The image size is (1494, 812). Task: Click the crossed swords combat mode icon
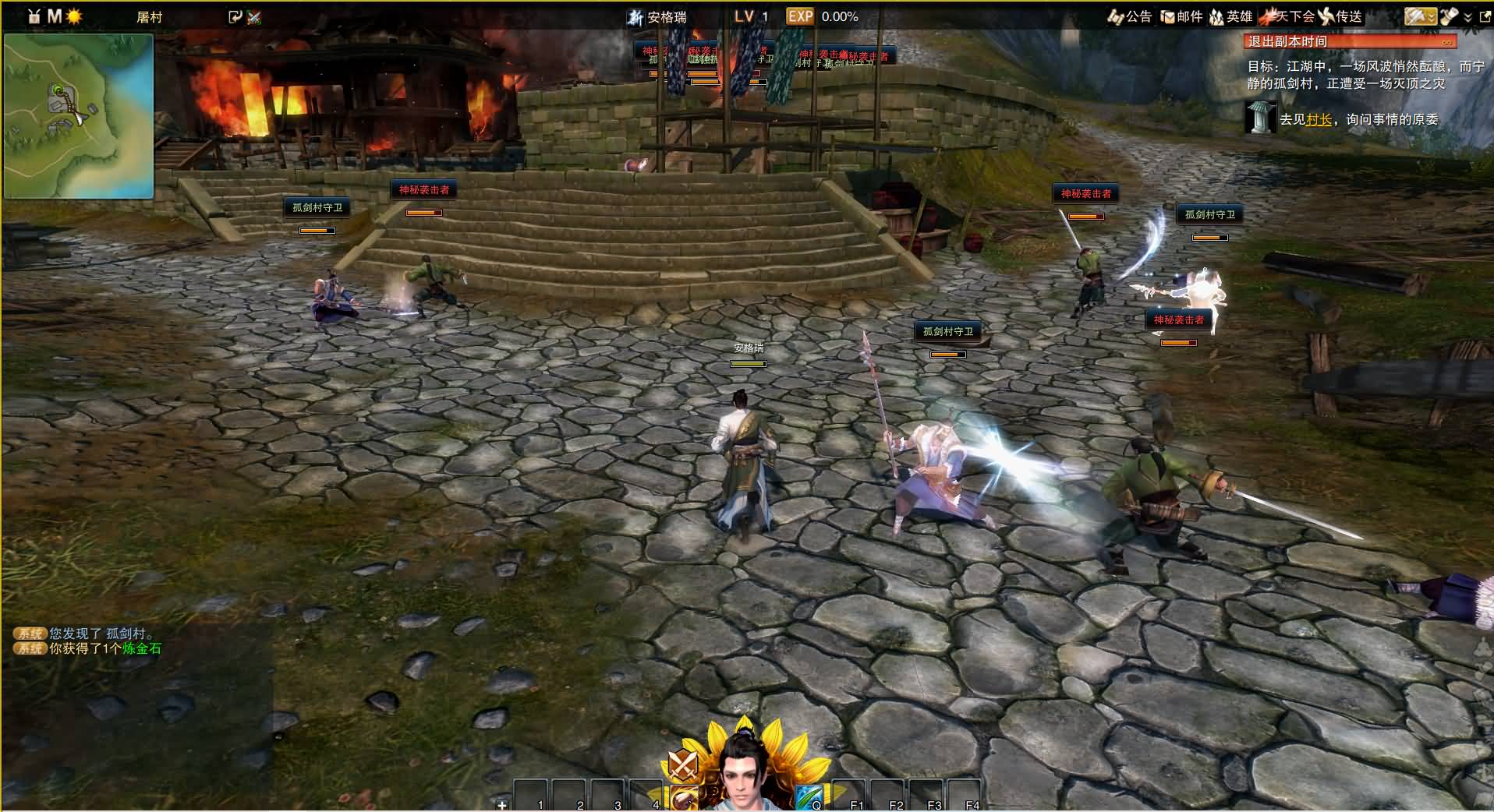(683, 765)
